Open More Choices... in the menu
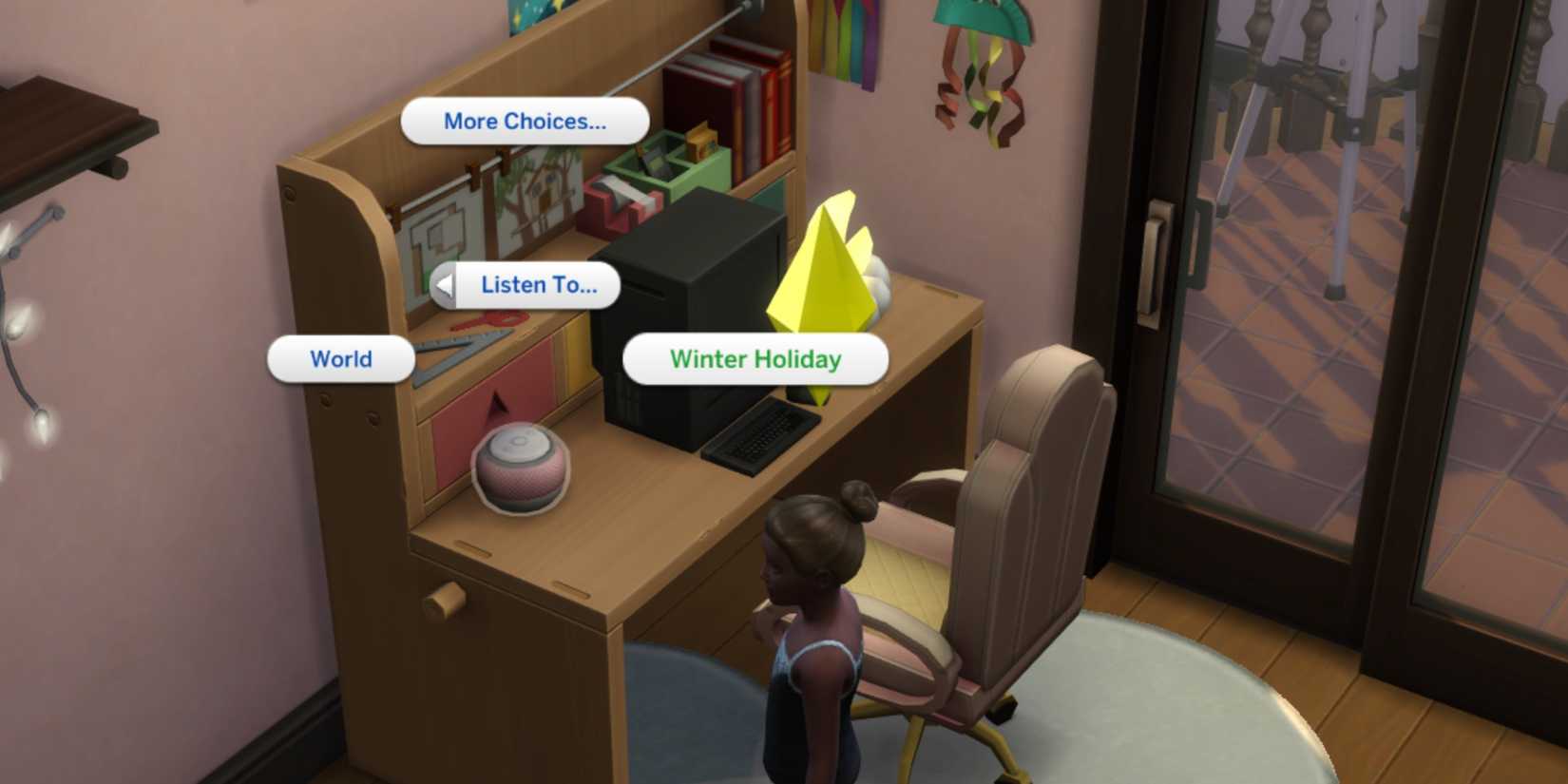Screen dimensions: 1568x784 coord(524,121)
